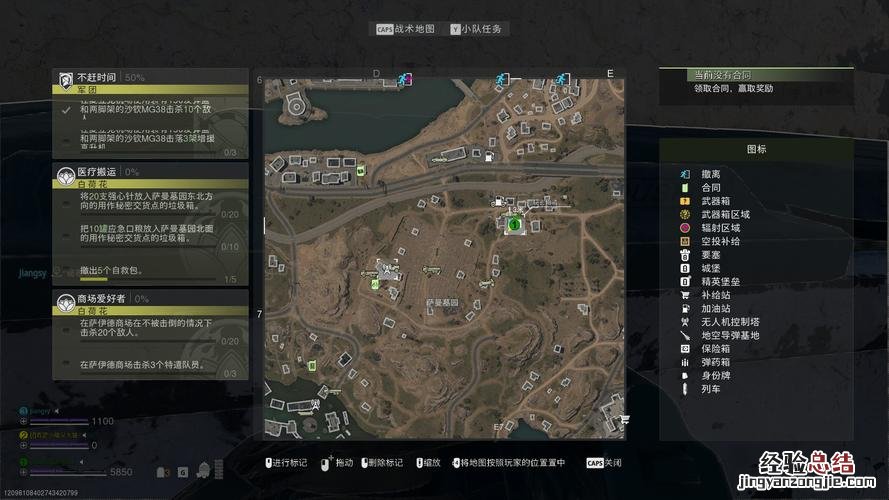Choose the 撤离 legend entry
Viewport: 889px width, 500px height.
(710, 174)
